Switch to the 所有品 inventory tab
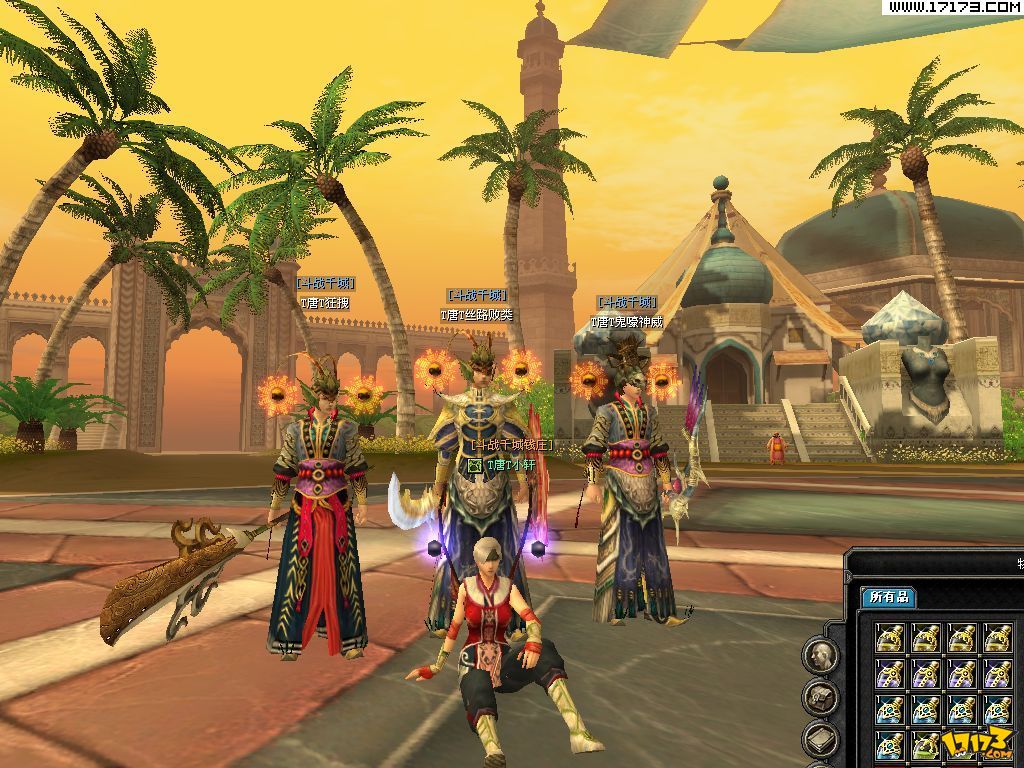 pos(888,597)
